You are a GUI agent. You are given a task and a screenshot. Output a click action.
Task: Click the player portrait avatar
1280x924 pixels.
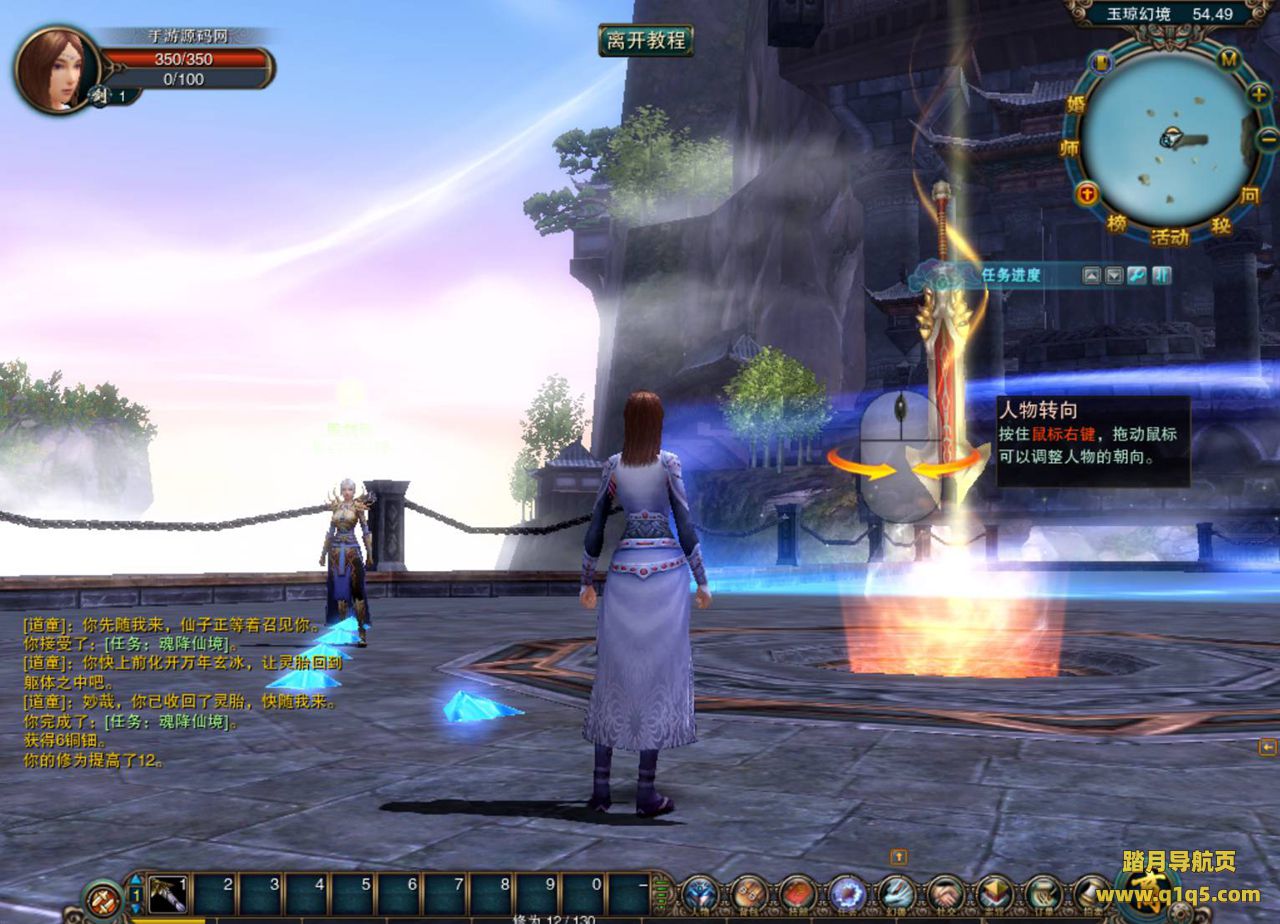[55, 68]
